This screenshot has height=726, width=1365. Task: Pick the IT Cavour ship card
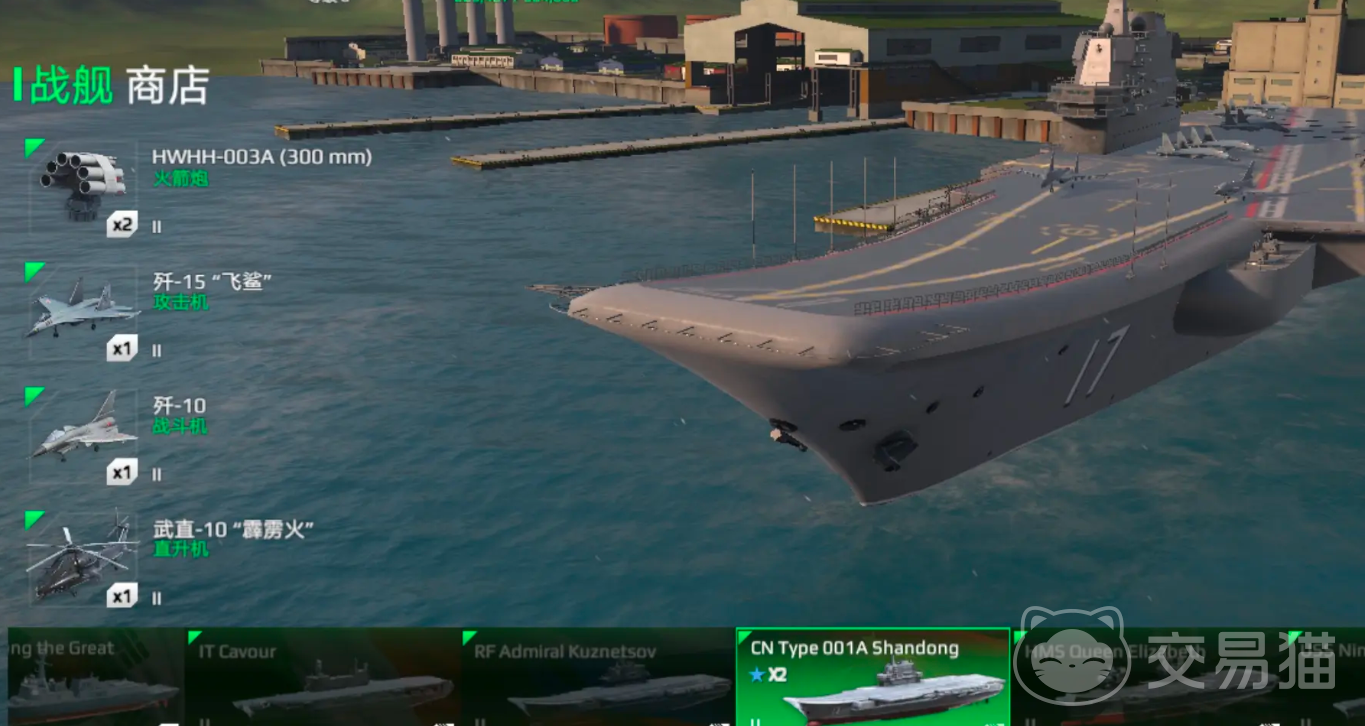(322, 678)
